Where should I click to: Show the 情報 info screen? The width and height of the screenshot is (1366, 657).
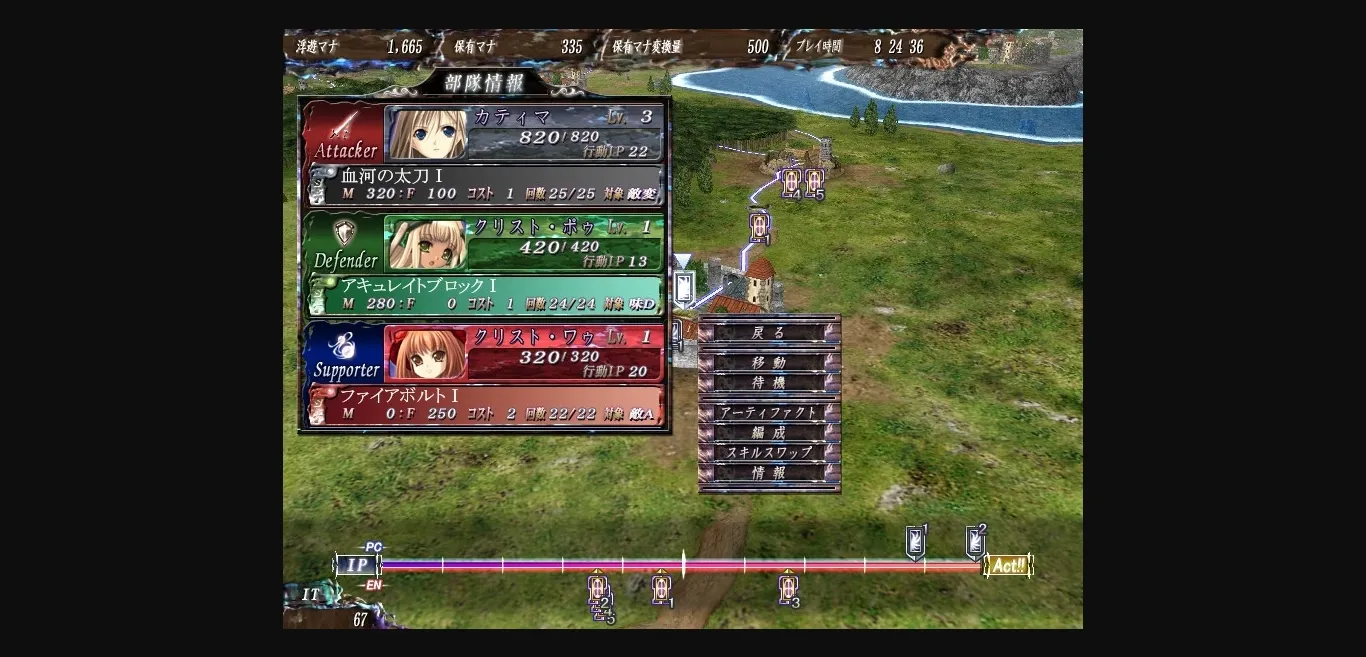pos(768,473)
